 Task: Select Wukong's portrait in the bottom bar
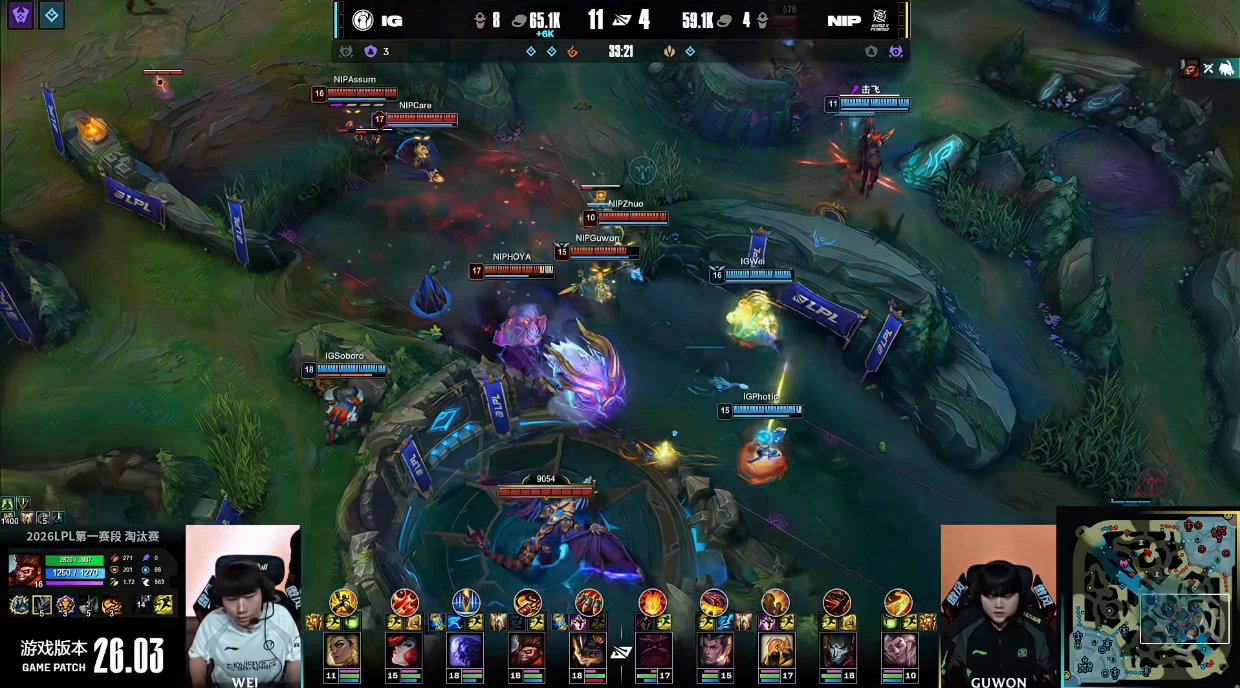point(527,651)
